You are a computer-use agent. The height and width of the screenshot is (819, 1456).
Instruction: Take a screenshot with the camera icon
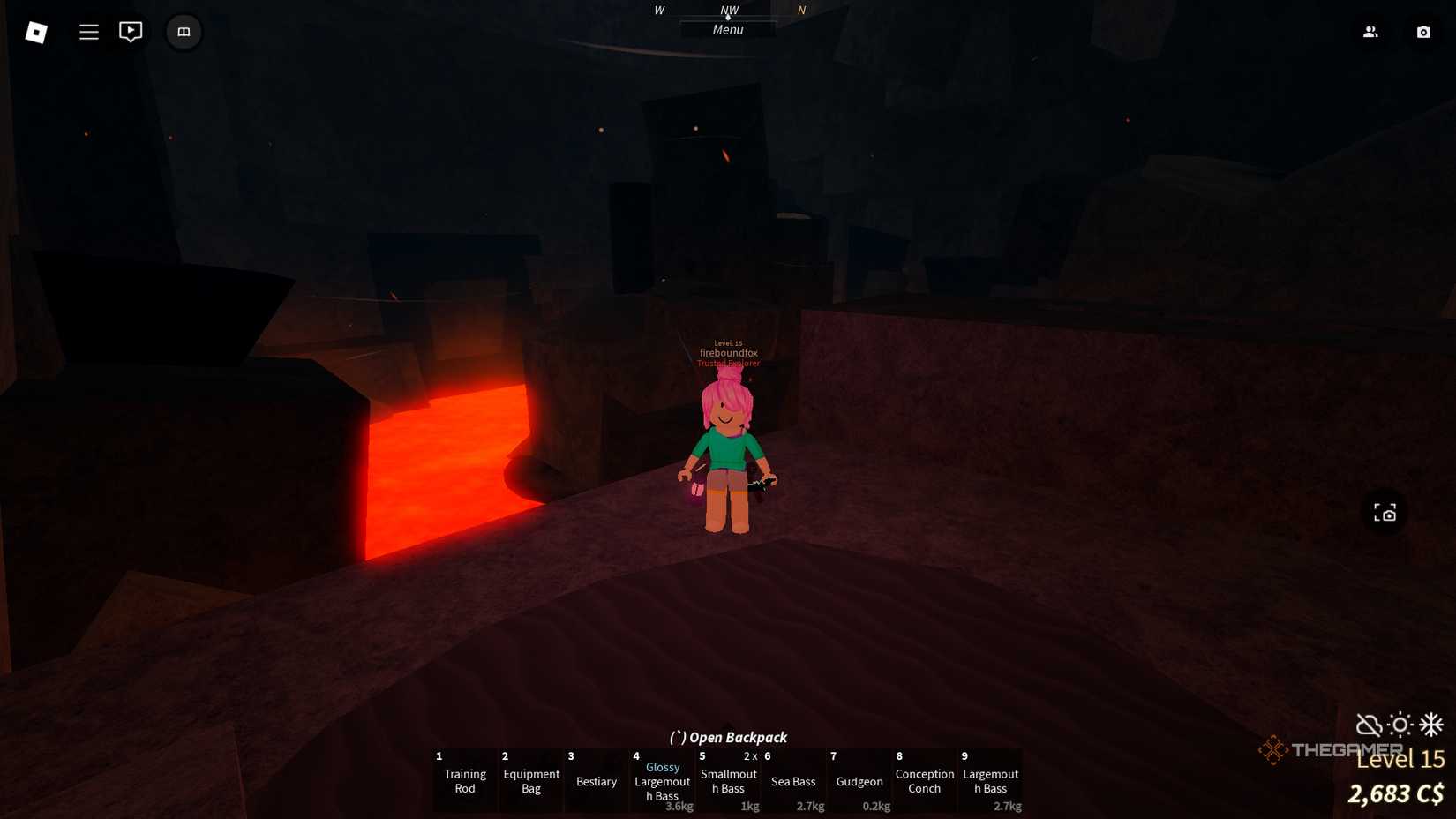(1423, 32)
